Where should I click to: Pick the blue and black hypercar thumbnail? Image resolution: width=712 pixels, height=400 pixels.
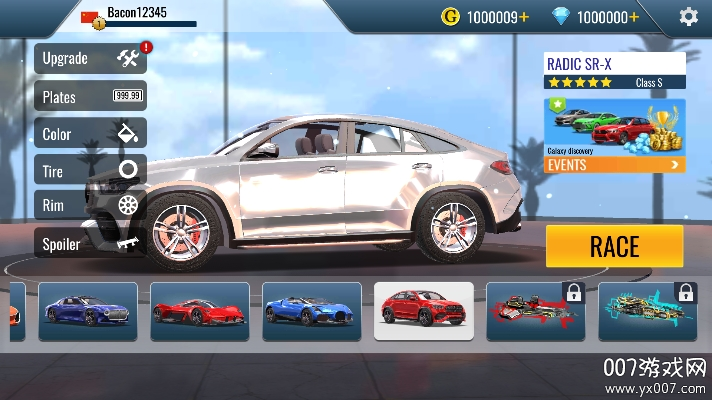[x=311, y=311]
